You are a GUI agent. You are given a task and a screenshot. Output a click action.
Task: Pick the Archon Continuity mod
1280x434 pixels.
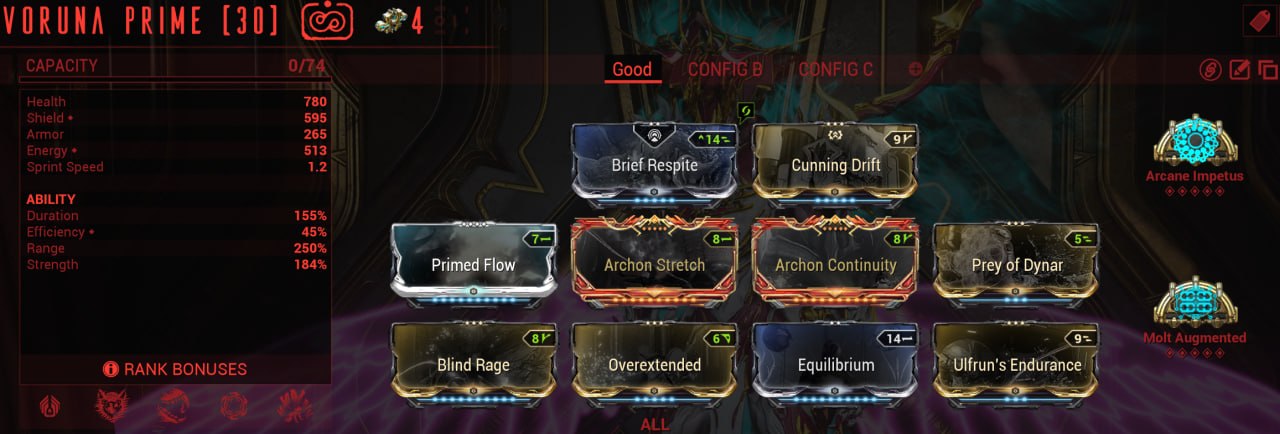[x=835, y=265]
